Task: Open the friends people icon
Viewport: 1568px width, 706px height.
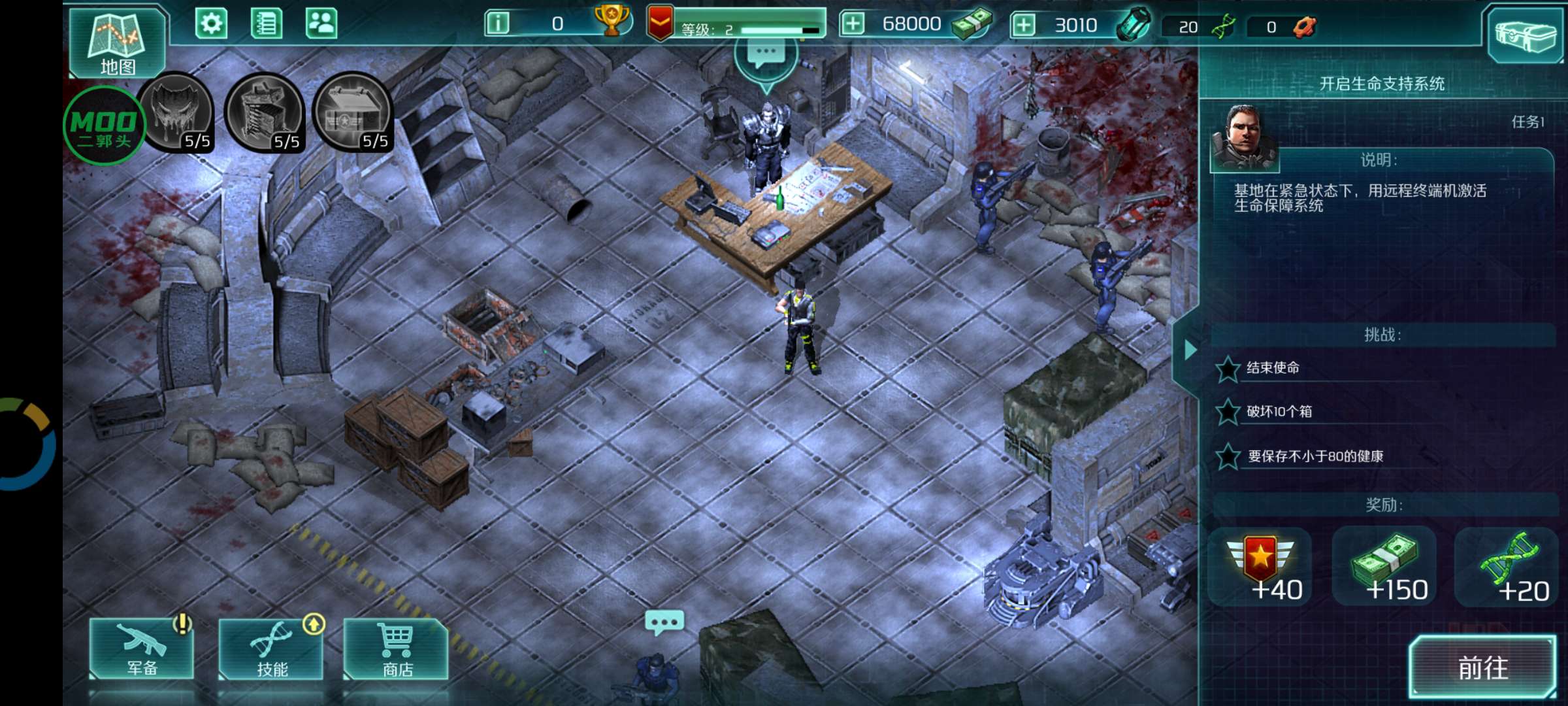Action: click(x=321, y=24)
